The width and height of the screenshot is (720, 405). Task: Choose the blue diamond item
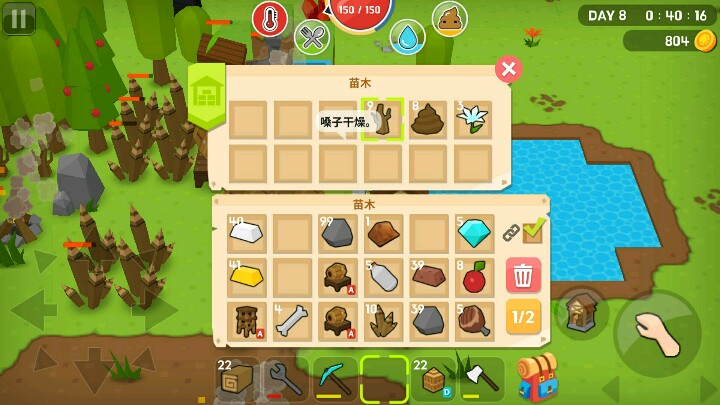click(x=474, y=234)
